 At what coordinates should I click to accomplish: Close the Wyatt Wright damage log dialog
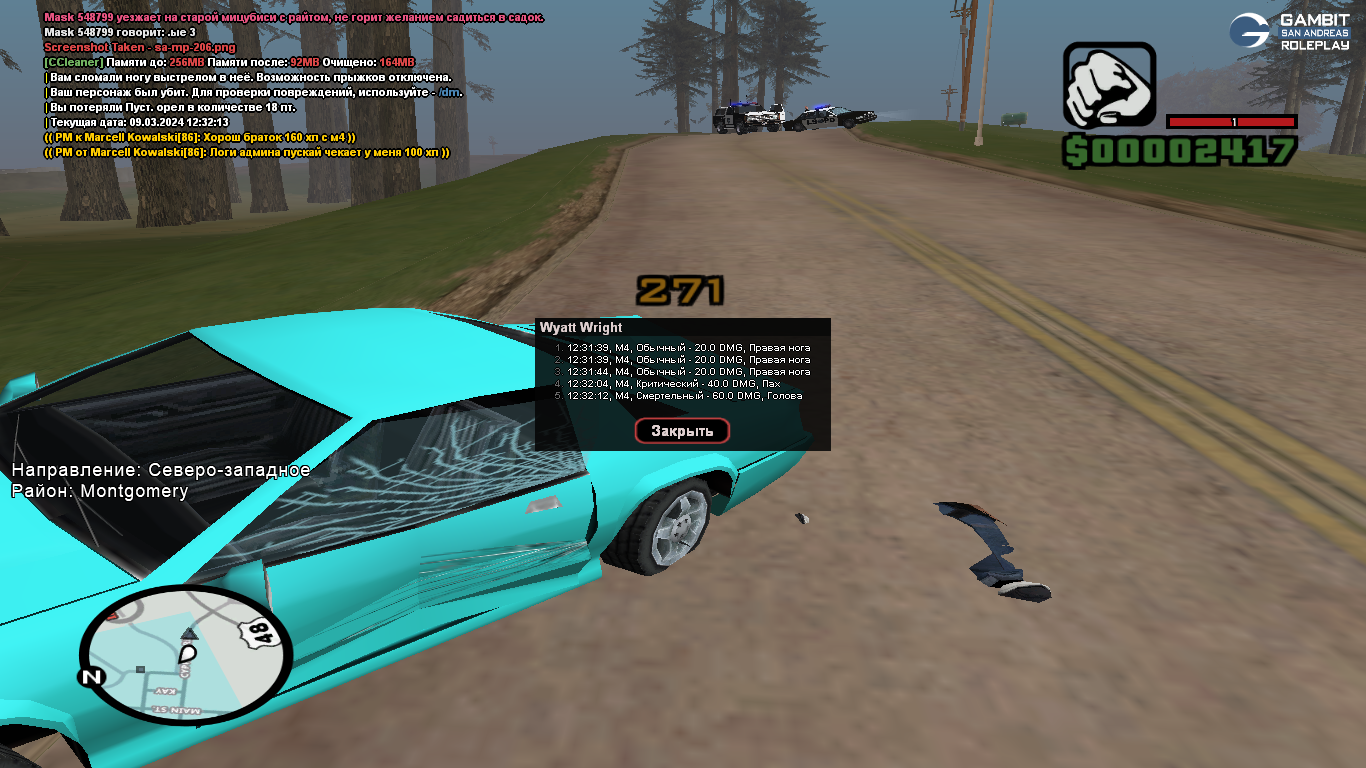682,431
